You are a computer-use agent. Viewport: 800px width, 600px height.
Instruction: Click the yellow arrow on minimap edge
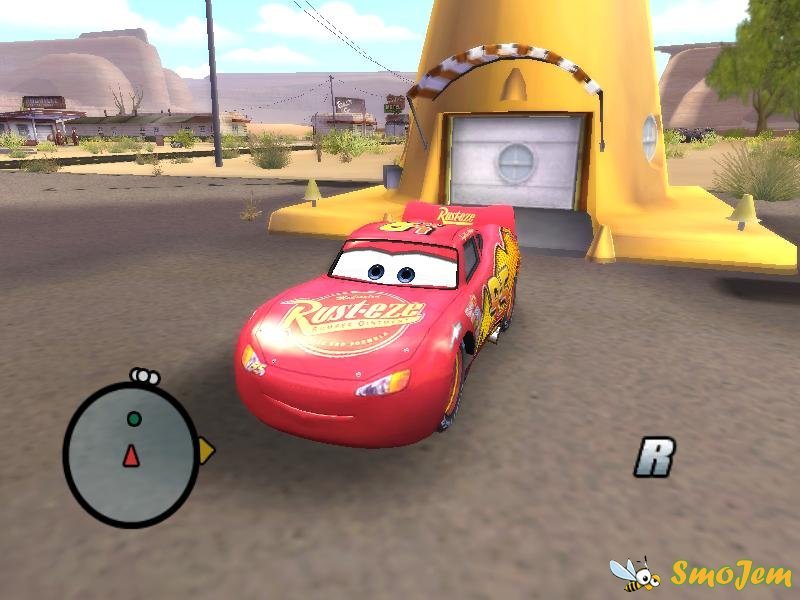tap(206, 451)
